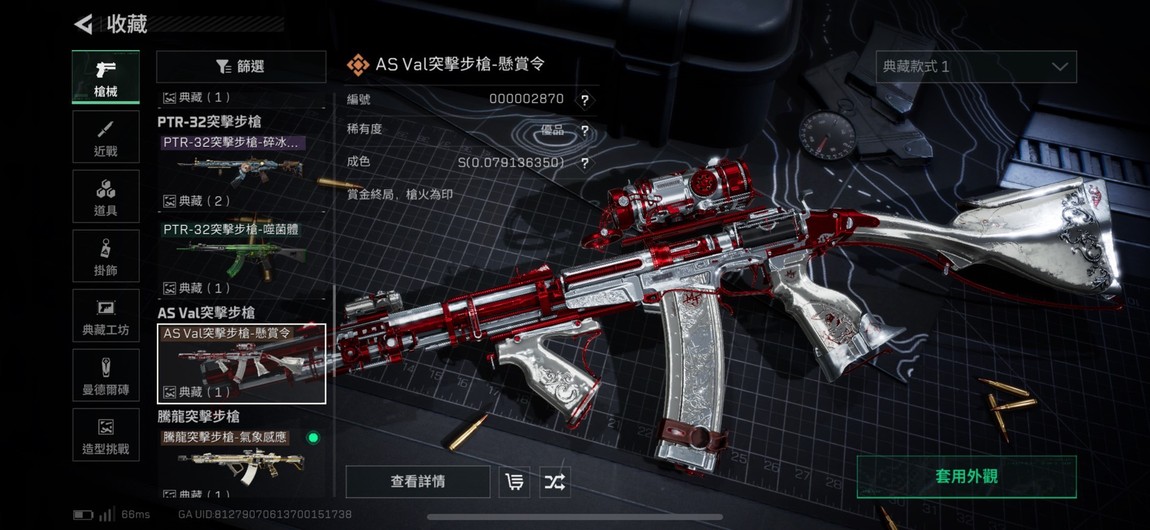This screenshot has height=530, width=1150.
Task: Select the PTR-32突擊步槍-碎冰 skin thumbnail
Action: 240,163
